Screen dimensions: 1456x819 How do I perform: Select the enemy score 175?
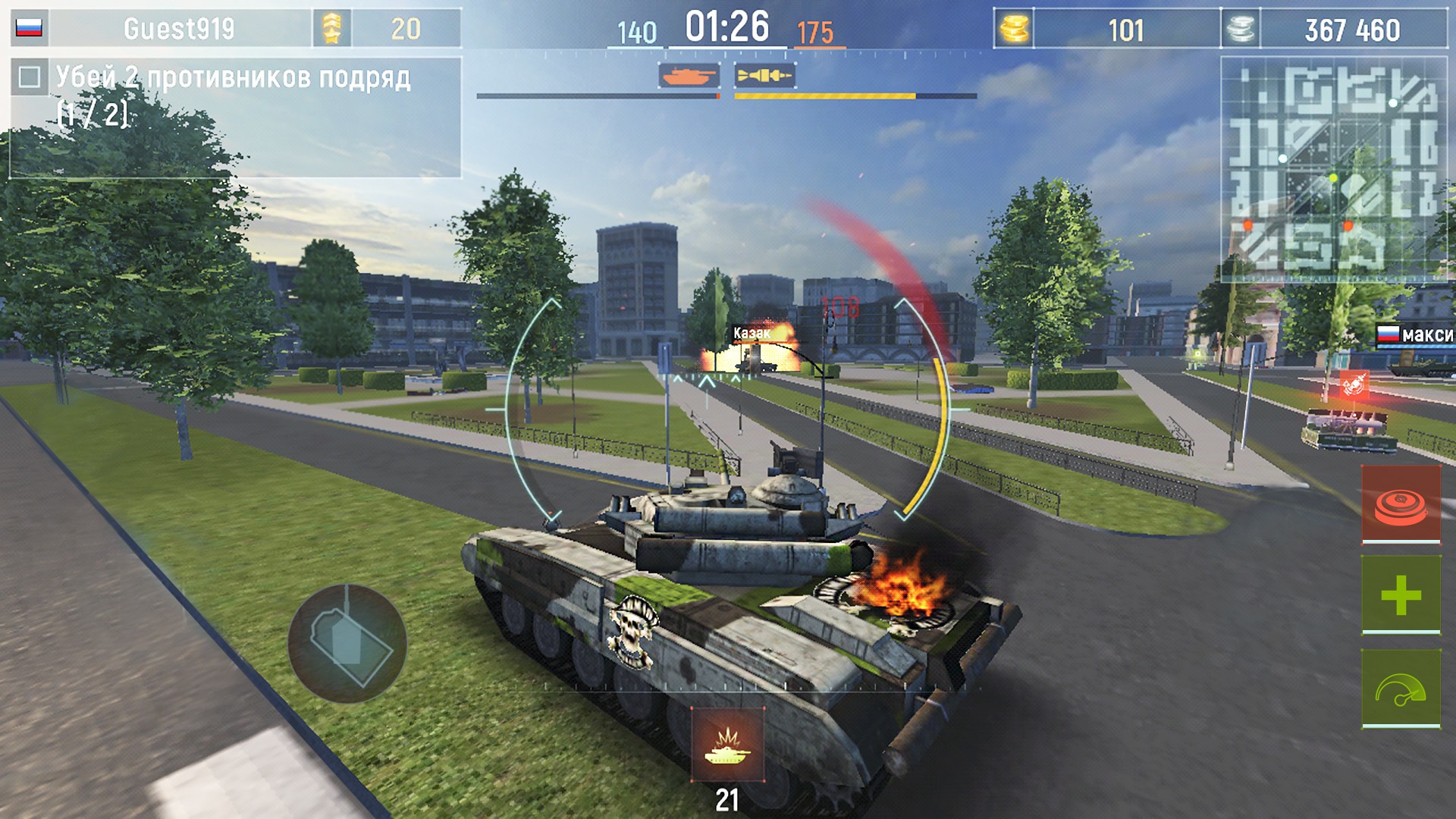(x=813, y=30)
